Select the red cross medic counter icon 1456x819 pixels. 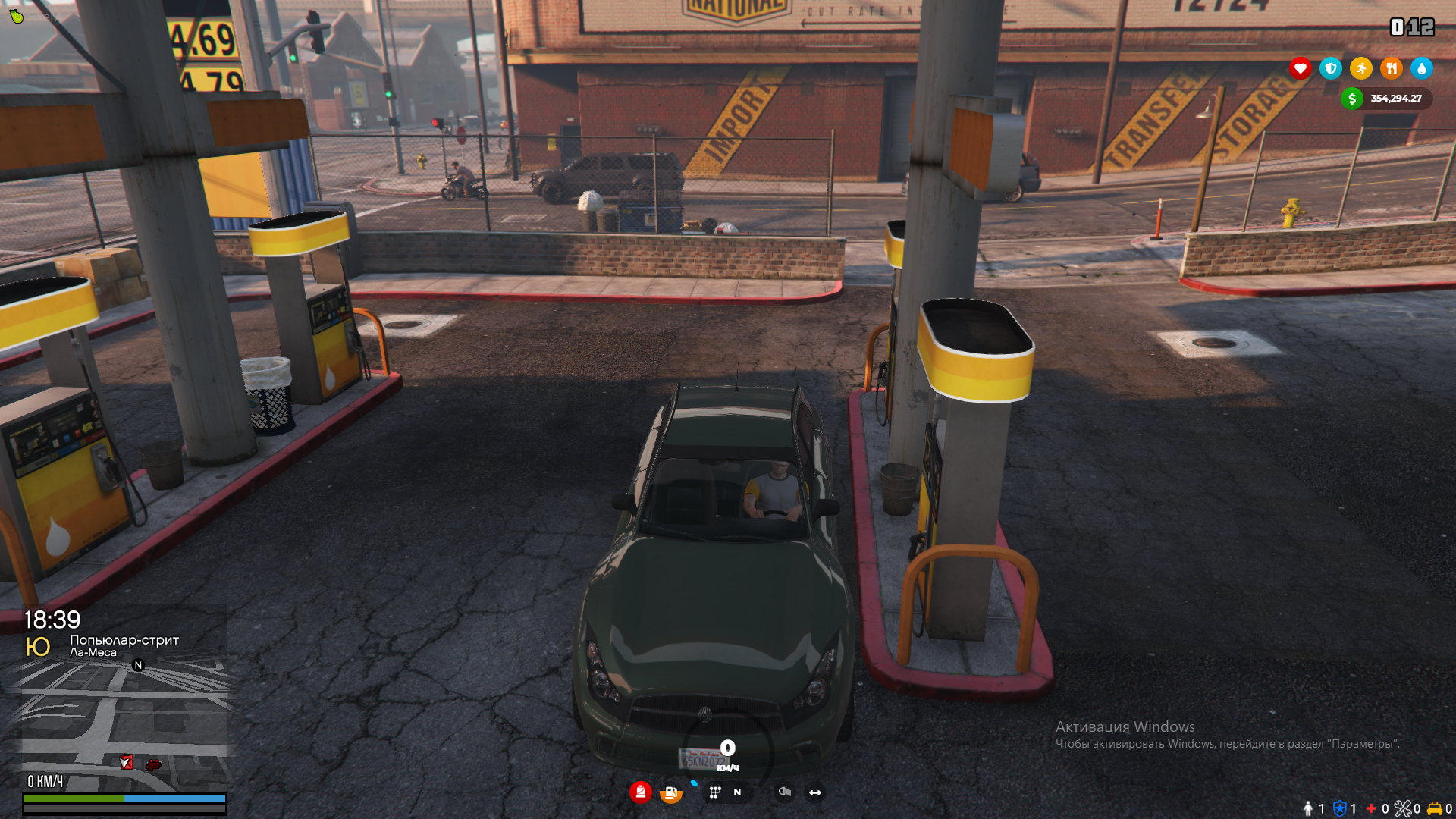1371,808
